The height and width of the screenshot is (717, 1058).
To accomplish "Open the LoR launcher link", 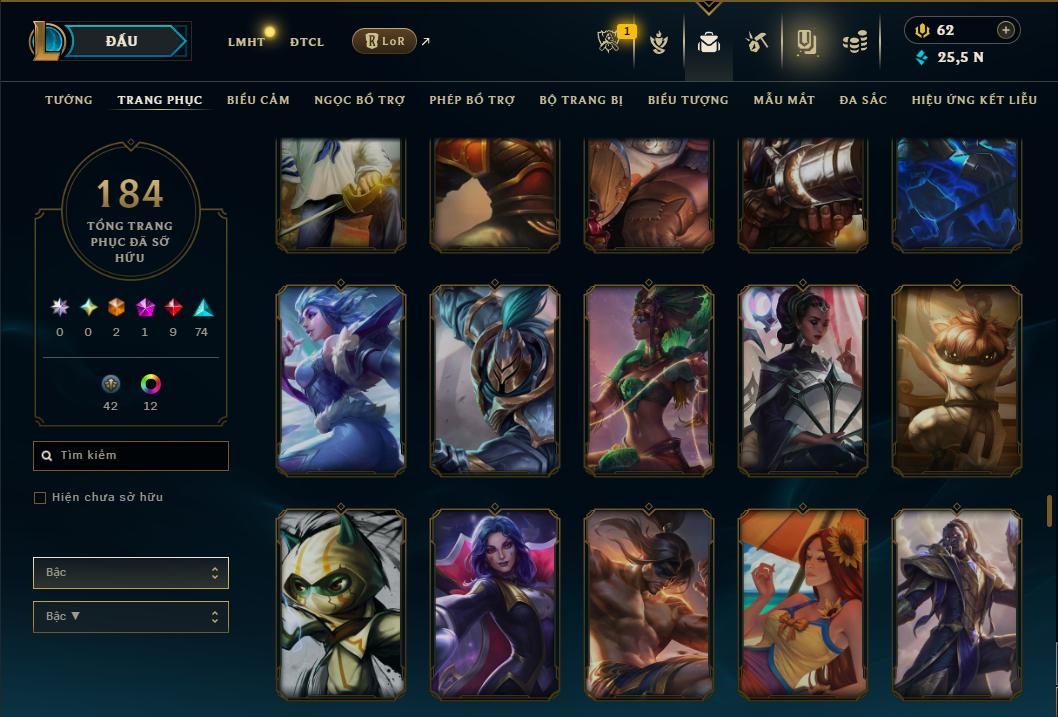I will click(385, 41).
